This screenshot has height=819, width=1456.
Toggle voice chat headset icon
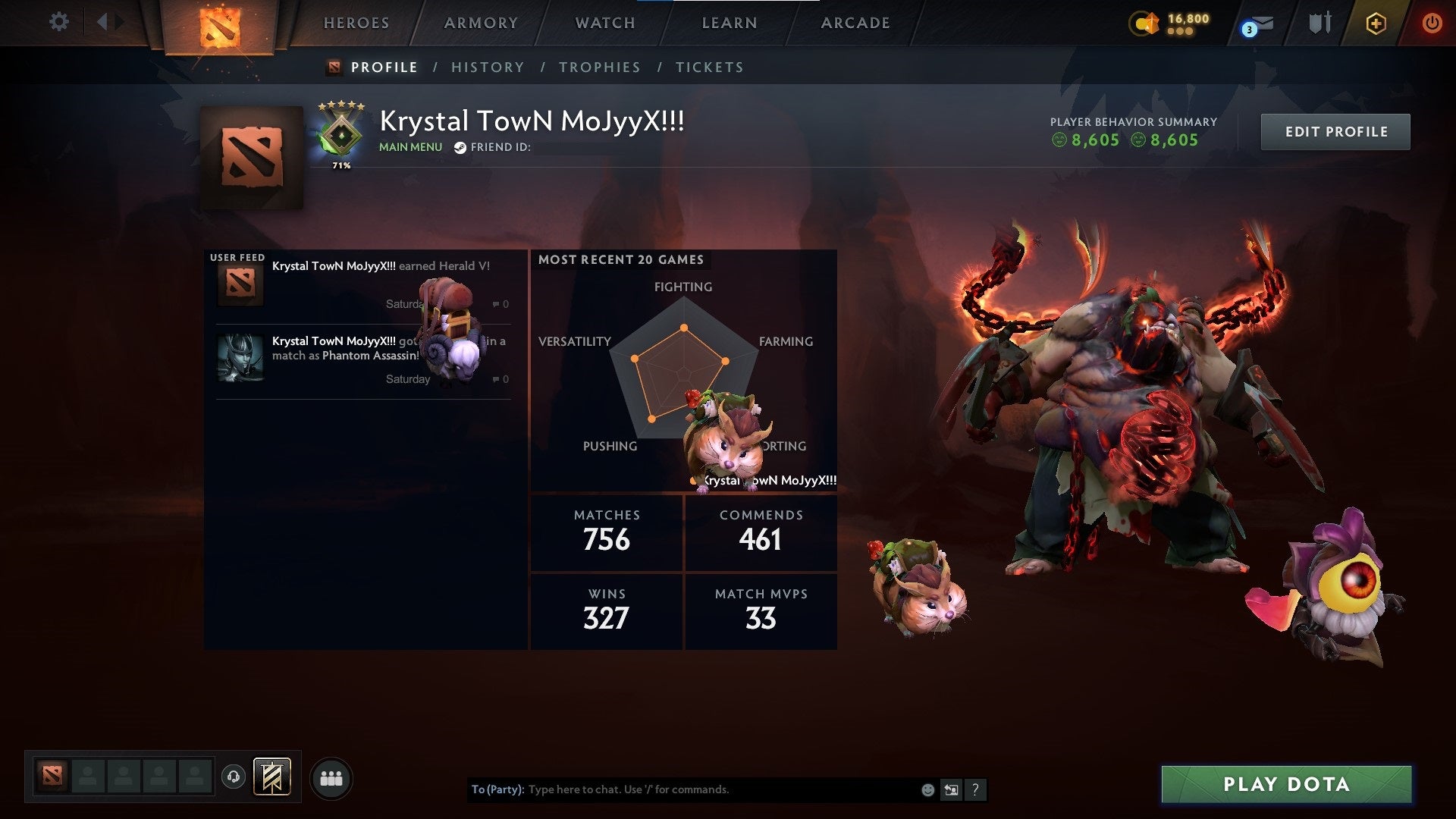[x=235, y=777]
